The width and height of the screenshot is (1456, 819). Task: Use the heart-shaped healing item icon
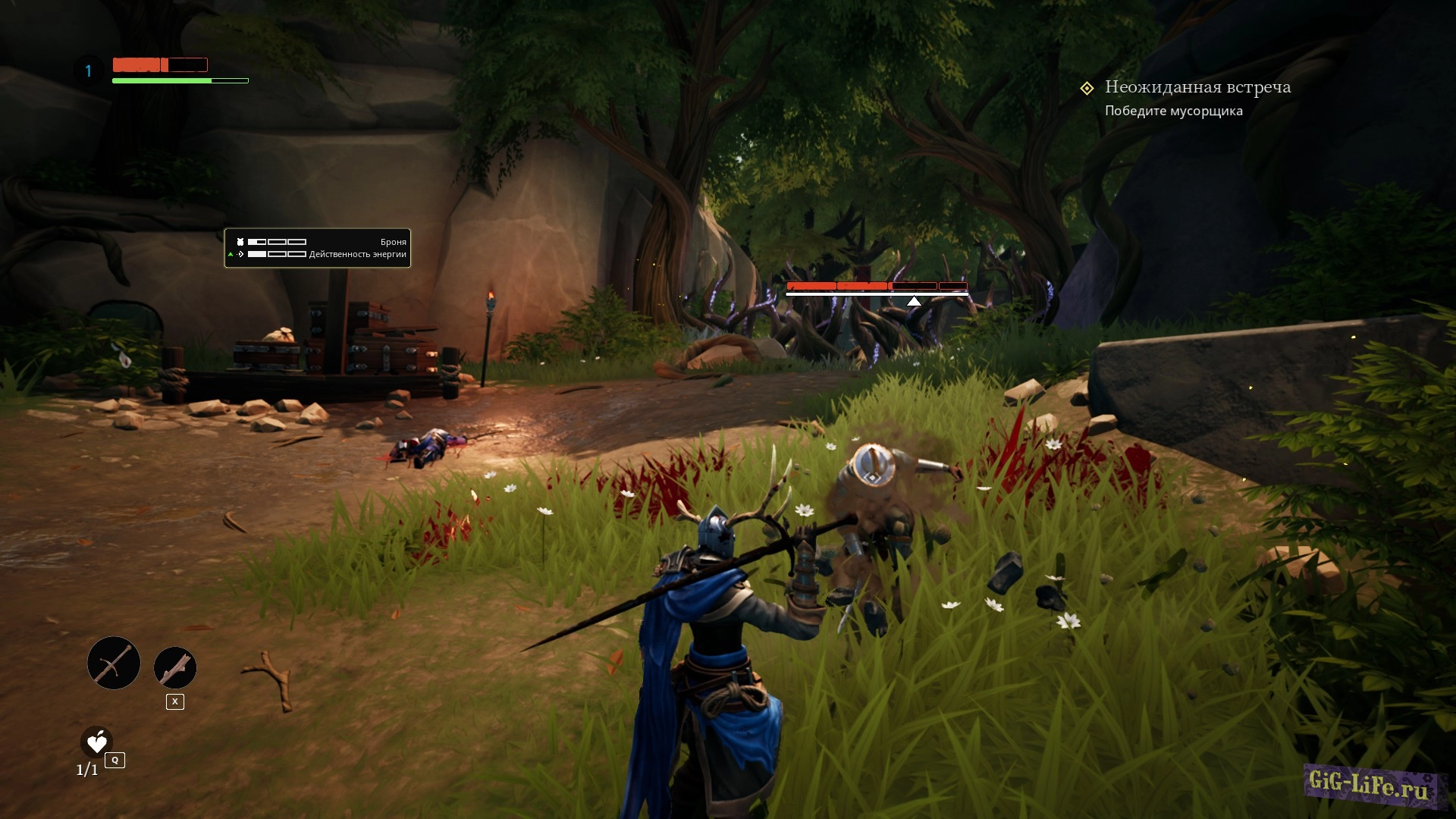click(97, 742)
